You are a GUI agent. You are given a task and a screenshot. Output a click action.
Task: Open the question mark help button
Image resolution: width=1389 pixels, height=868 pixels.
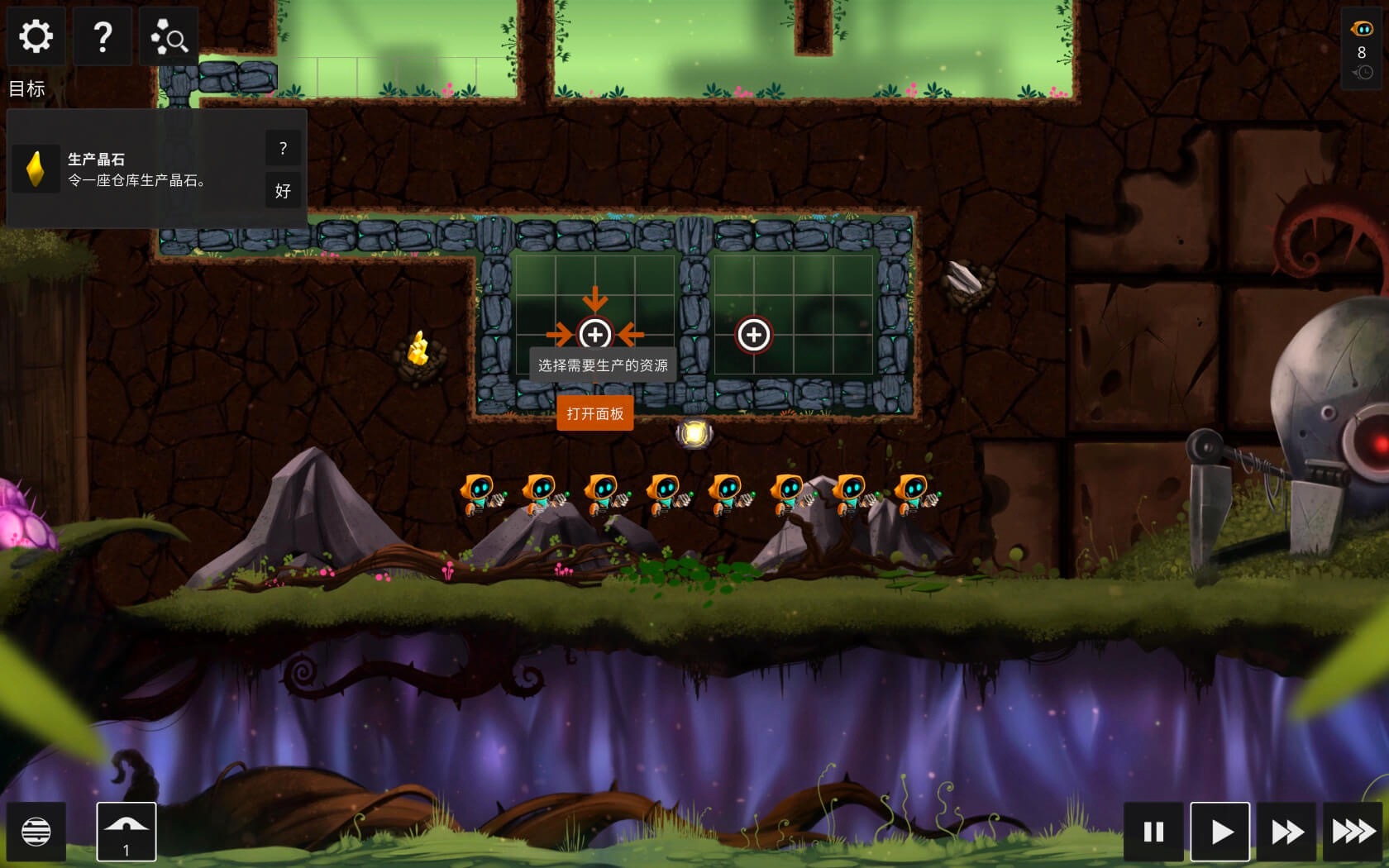coord(103,36)
